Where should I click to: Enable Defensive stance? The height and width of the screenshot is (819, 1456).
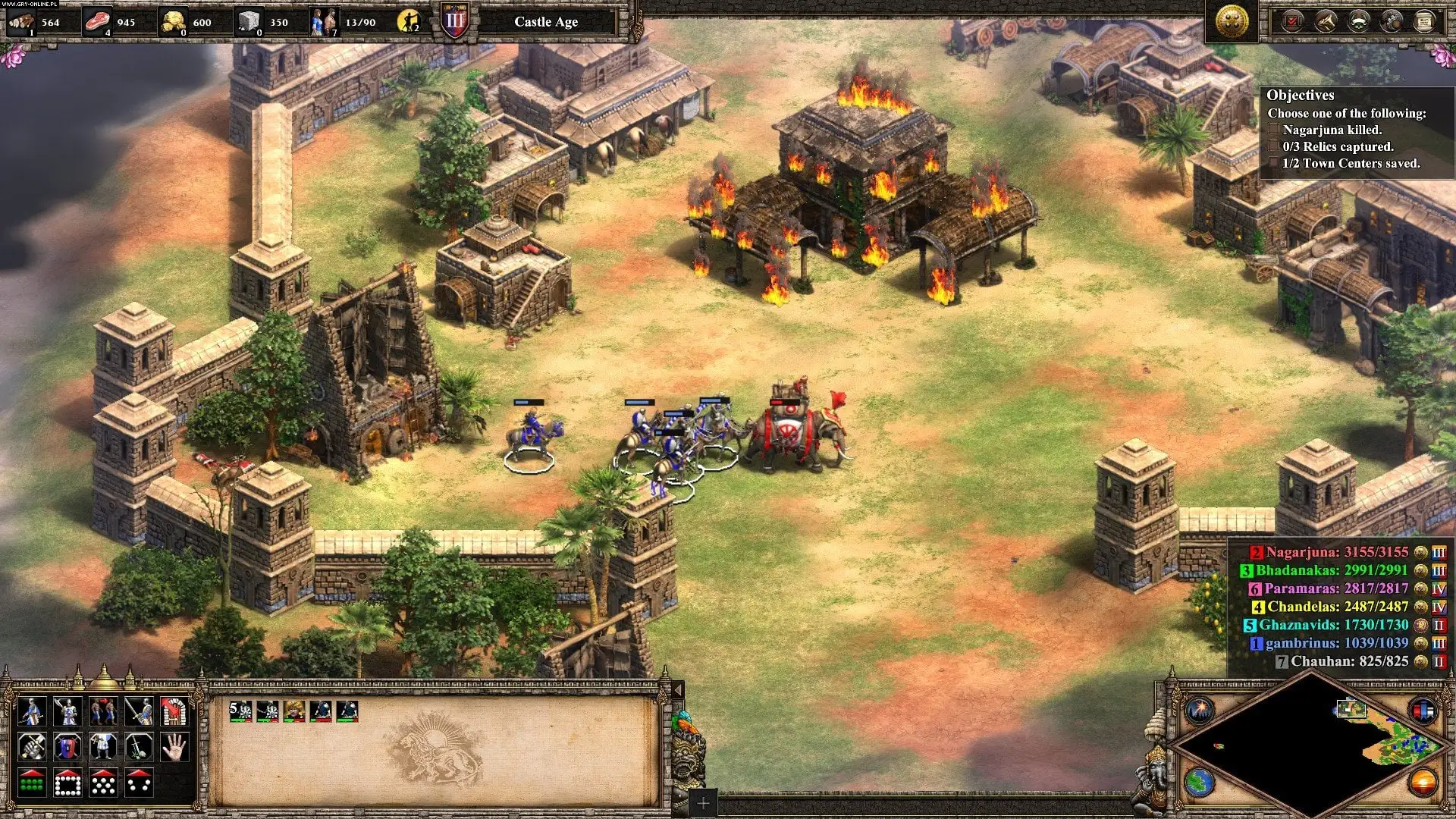[x=67, y=747]
